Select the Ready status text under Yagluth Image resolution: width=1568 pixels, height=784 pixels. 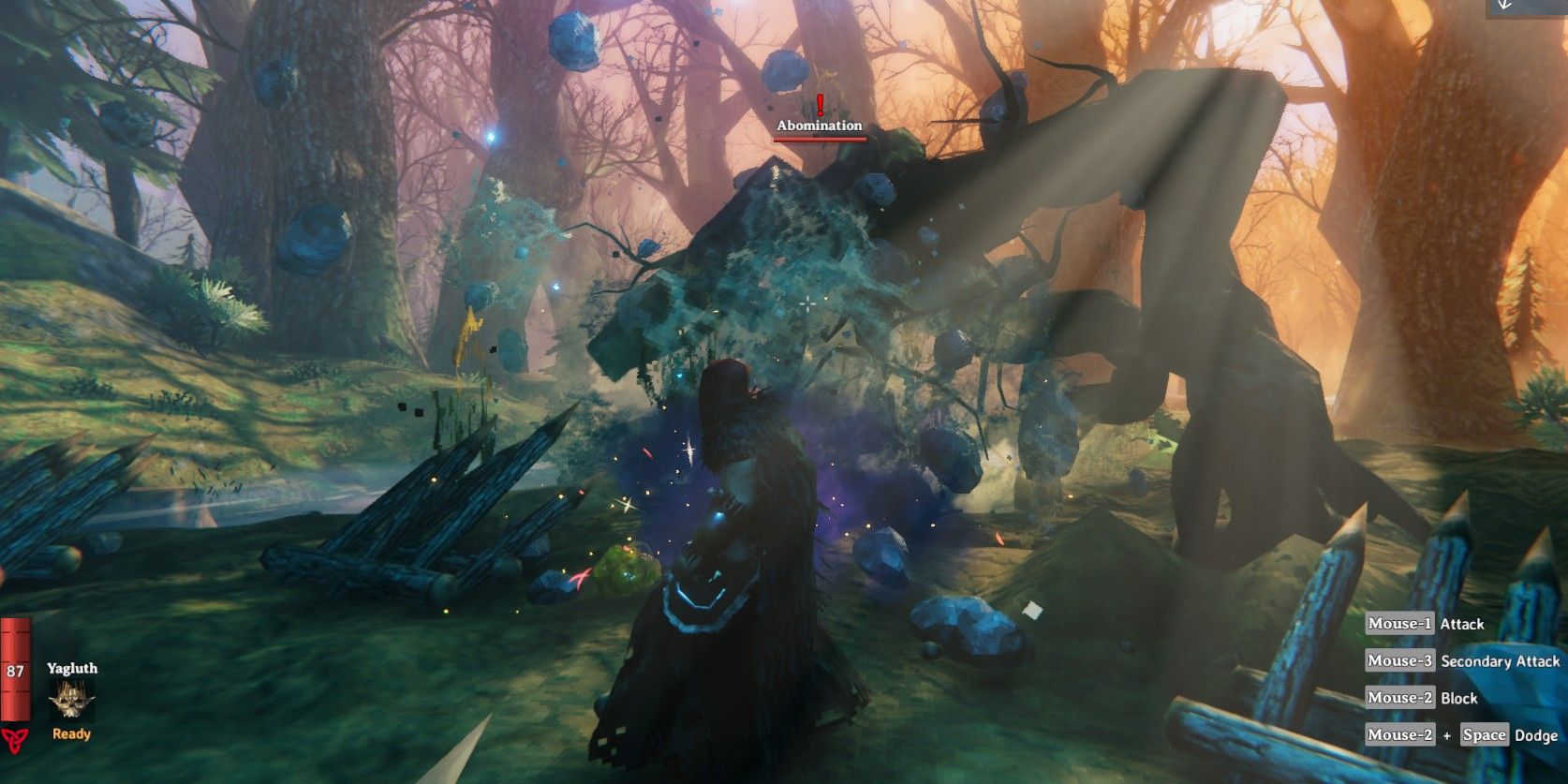click(x=70, y=734)
